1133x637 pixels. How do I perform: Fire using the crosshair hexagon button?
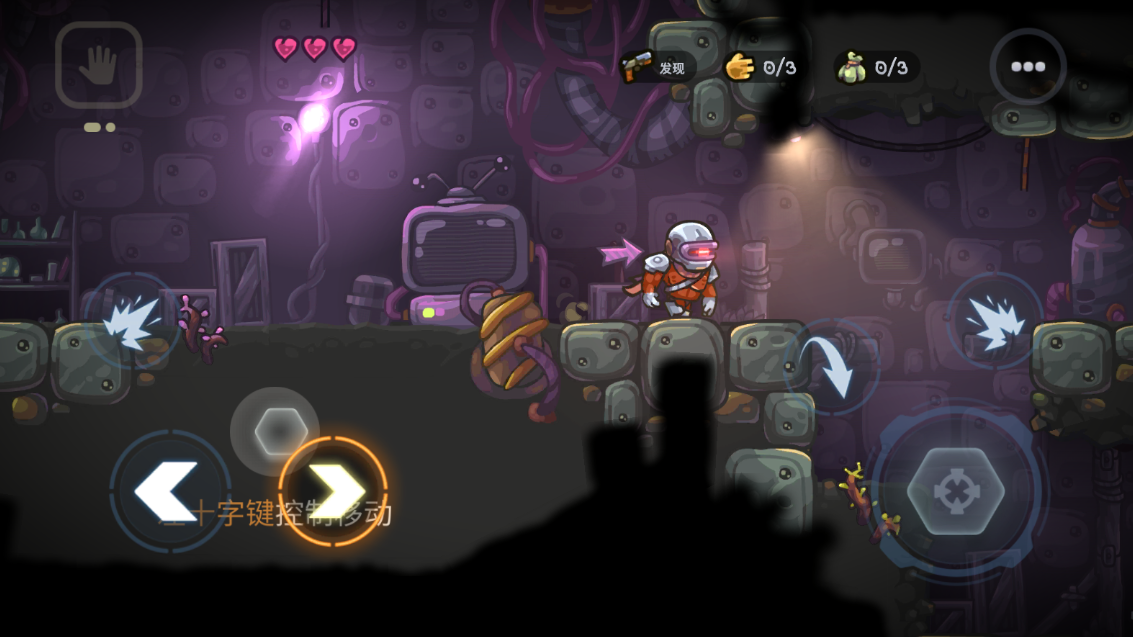955,491
